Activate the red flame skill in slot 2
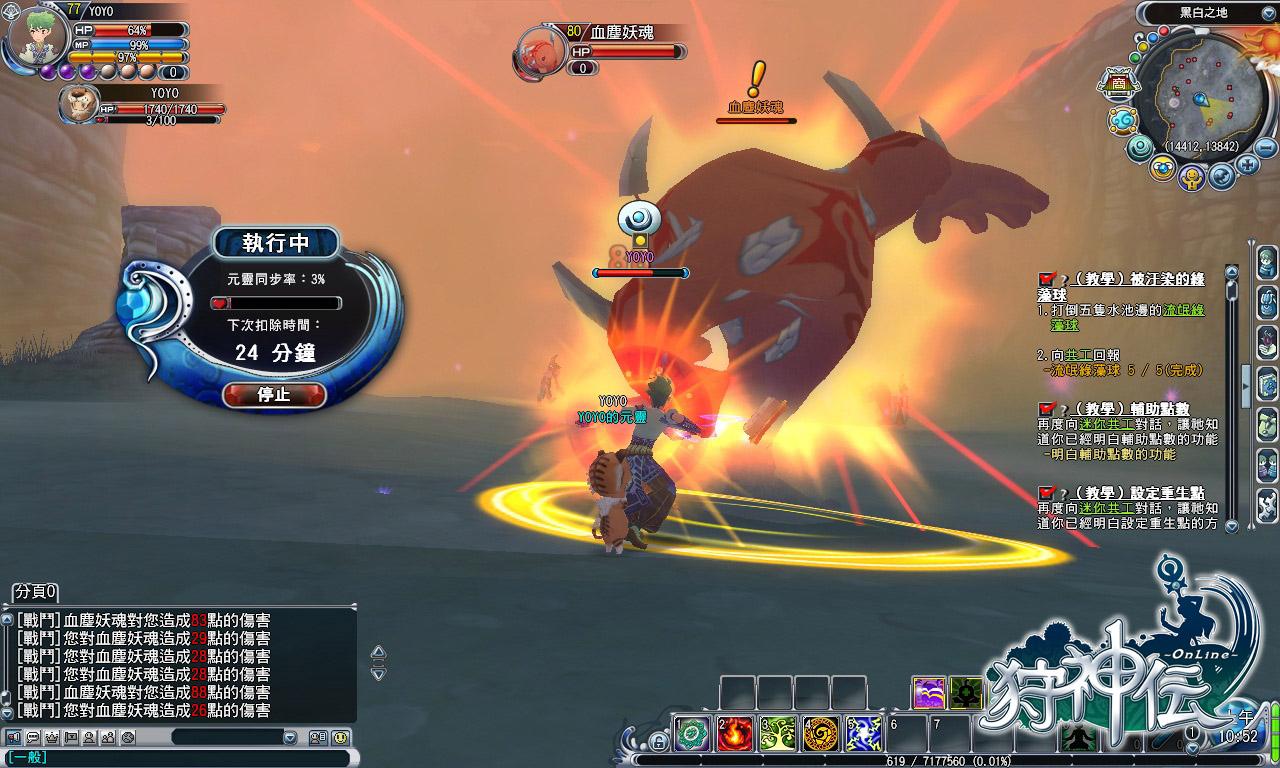 (x=734, y=734)
